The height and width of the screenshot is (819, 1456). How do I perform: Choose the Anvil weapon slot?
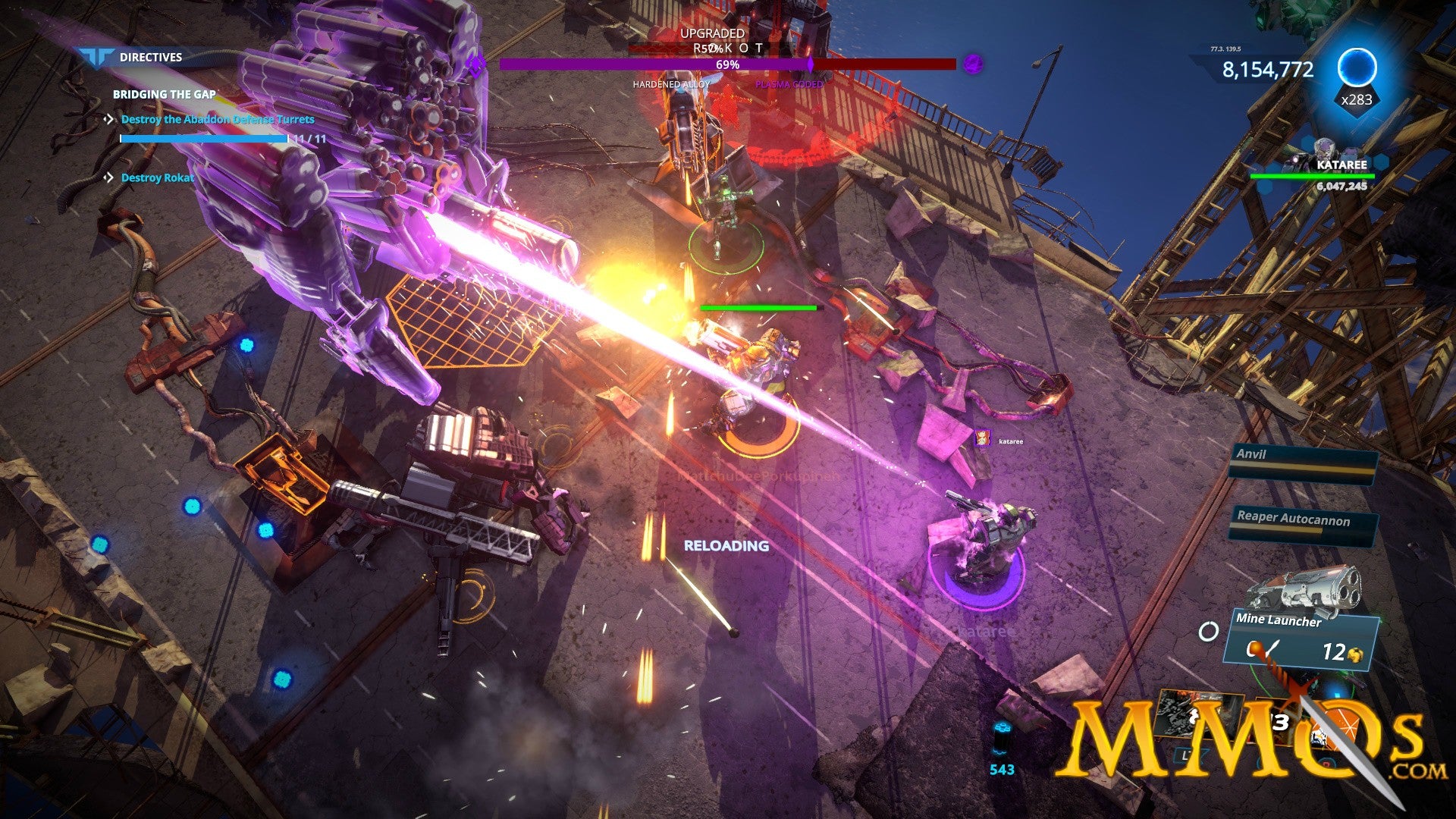click(1303, 461)
